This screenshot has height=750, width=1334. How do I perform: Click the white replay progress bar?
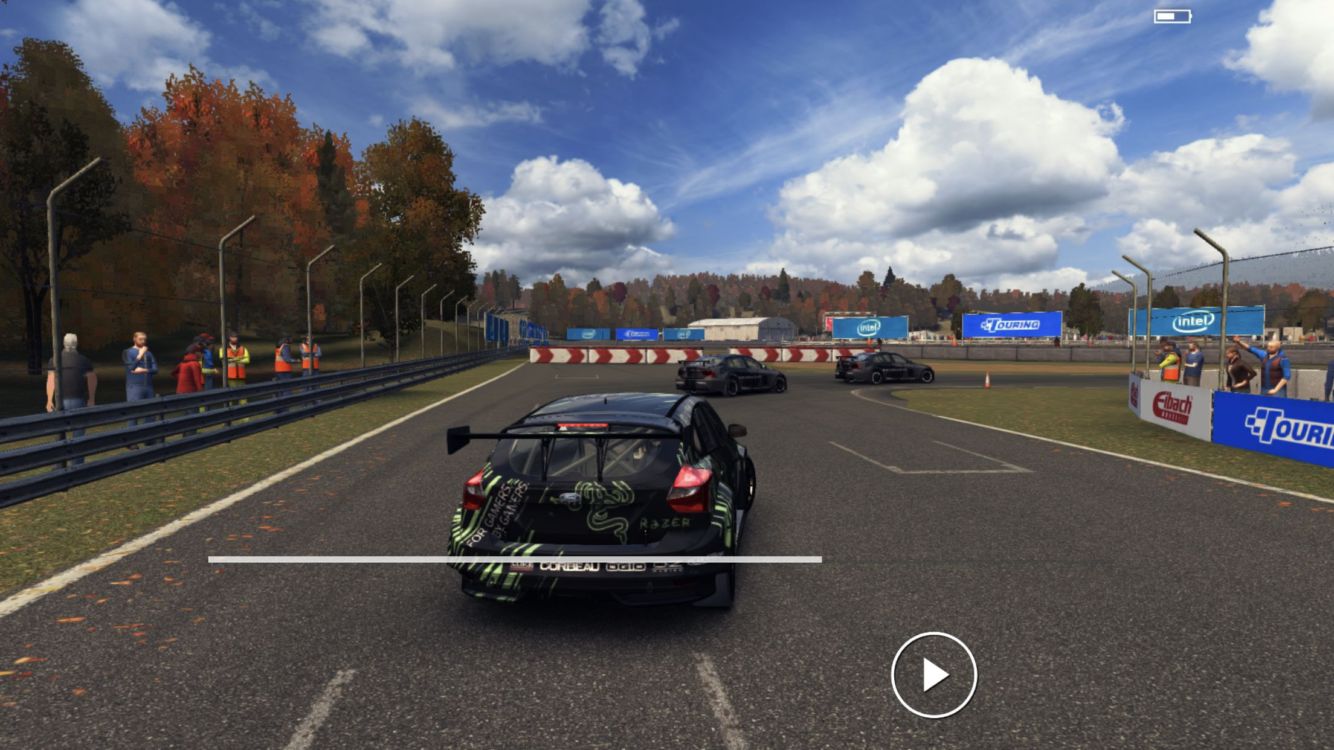[515, 559]
